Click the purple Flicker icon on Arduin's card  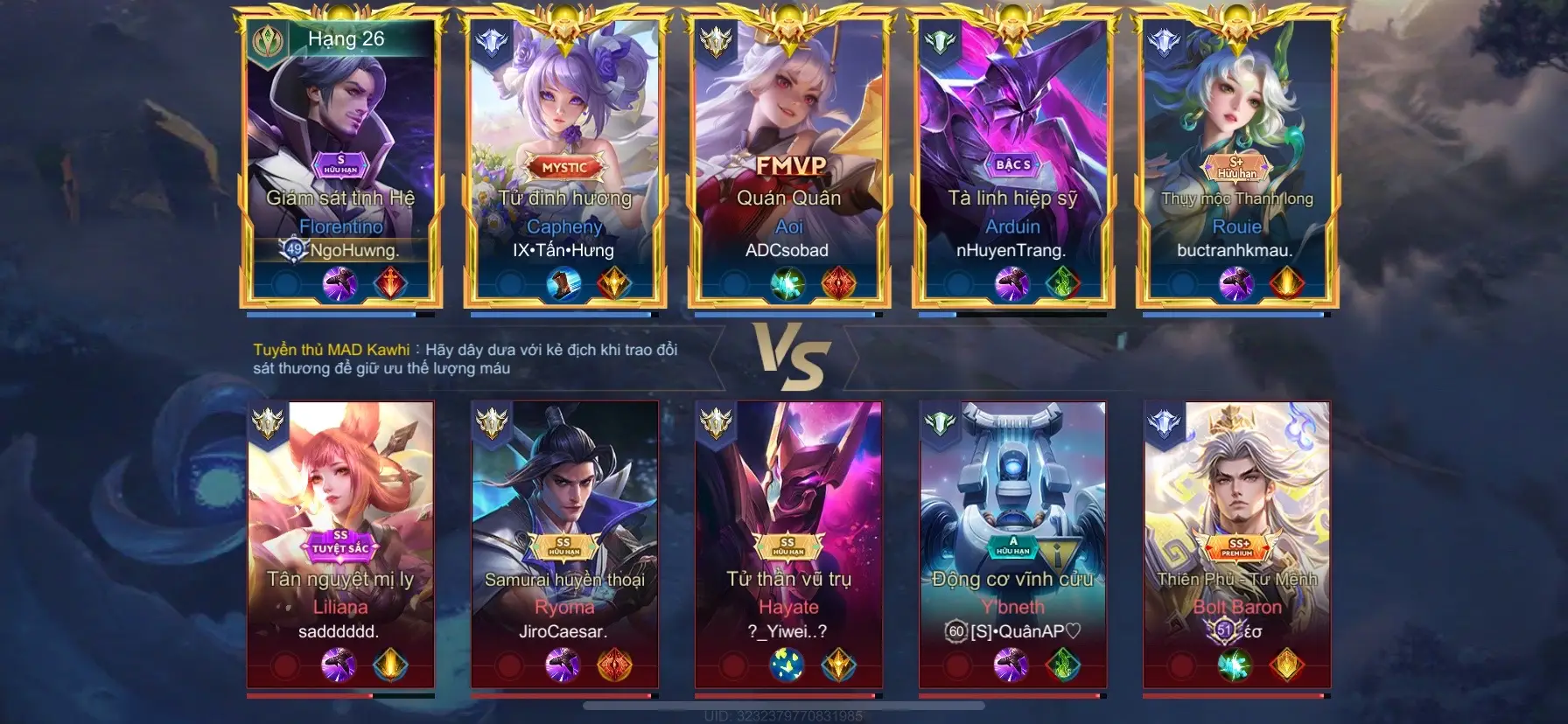point(1013,282)
